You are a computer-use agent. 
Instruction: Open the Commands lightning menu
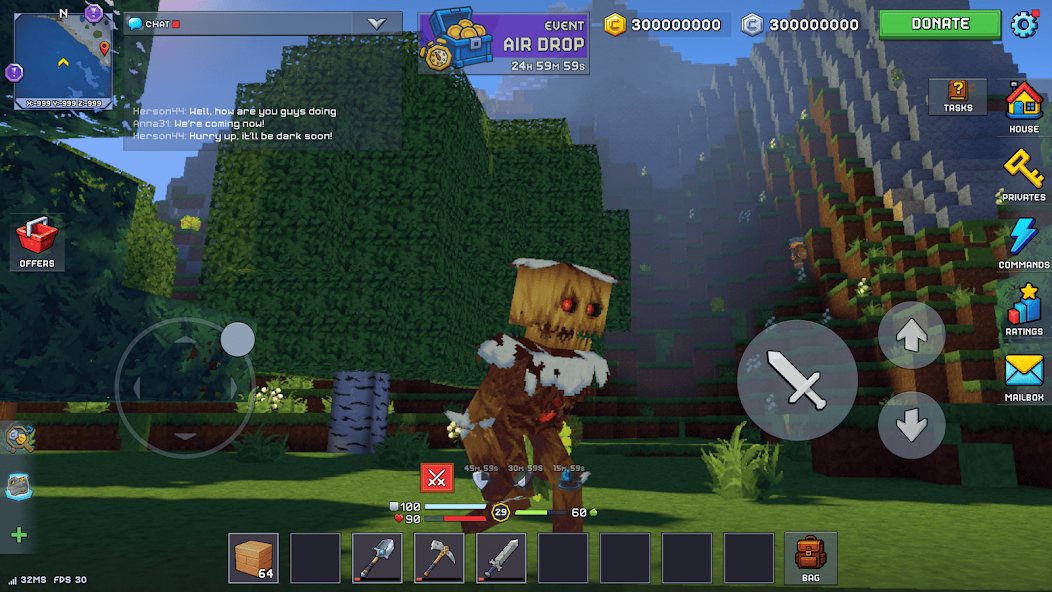(1023, 242)
